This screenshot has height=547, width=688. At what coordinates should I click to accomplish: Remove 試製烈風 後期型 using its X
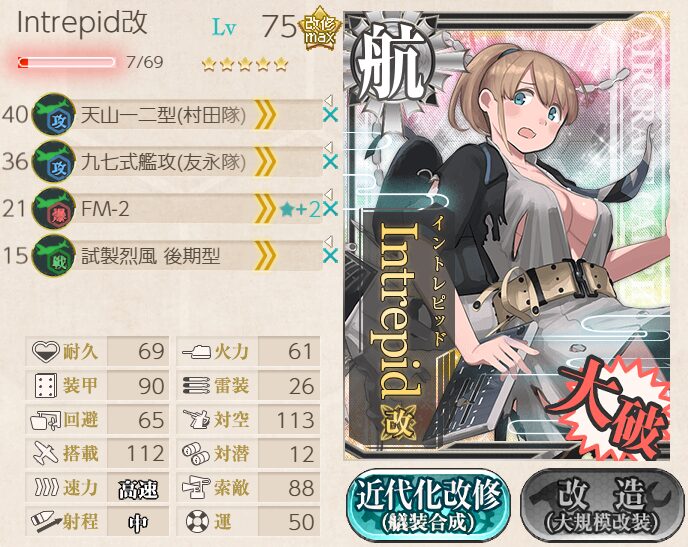(331, 256)
